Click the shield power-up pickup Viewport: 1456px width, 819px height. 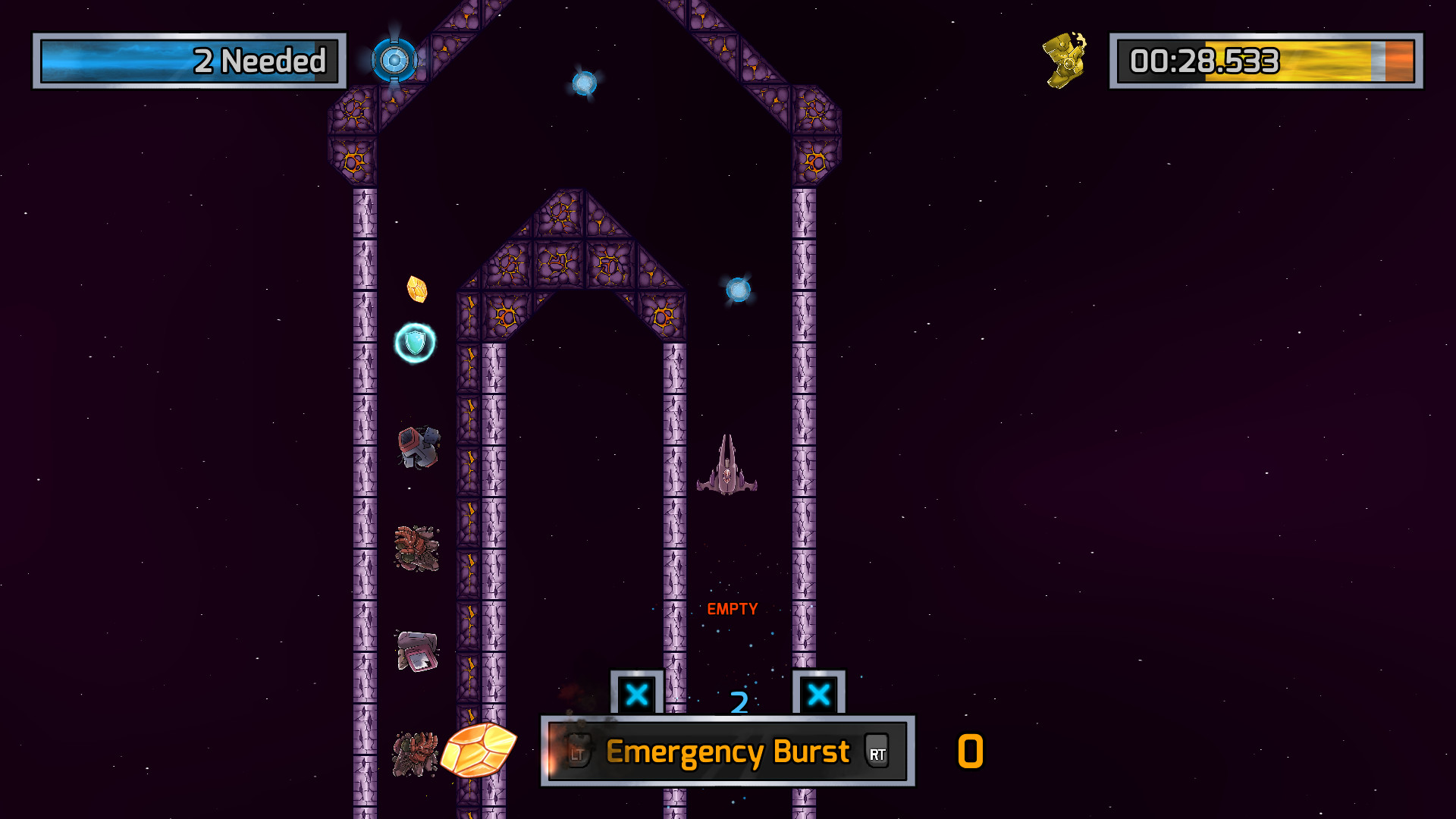point(416,342)
